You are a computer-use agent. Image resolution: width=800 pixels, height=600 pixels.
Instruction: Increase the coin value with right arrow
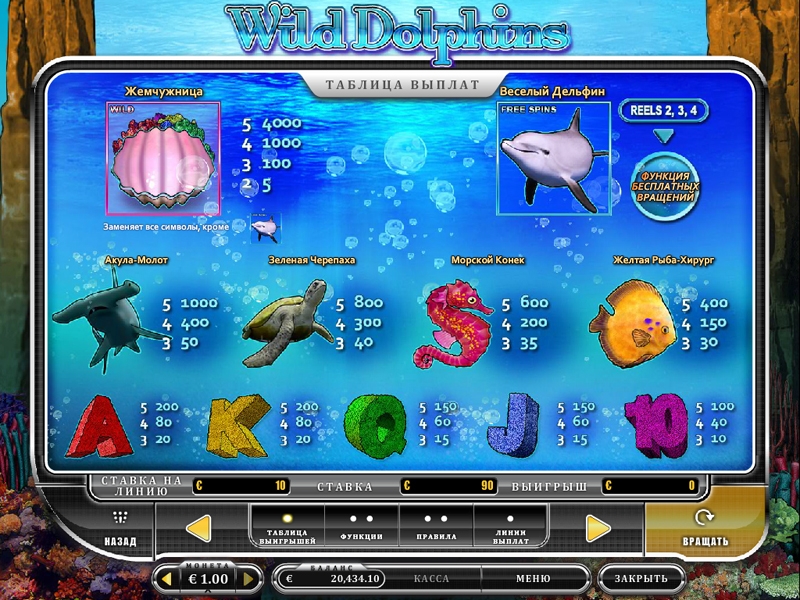[250, 578]
